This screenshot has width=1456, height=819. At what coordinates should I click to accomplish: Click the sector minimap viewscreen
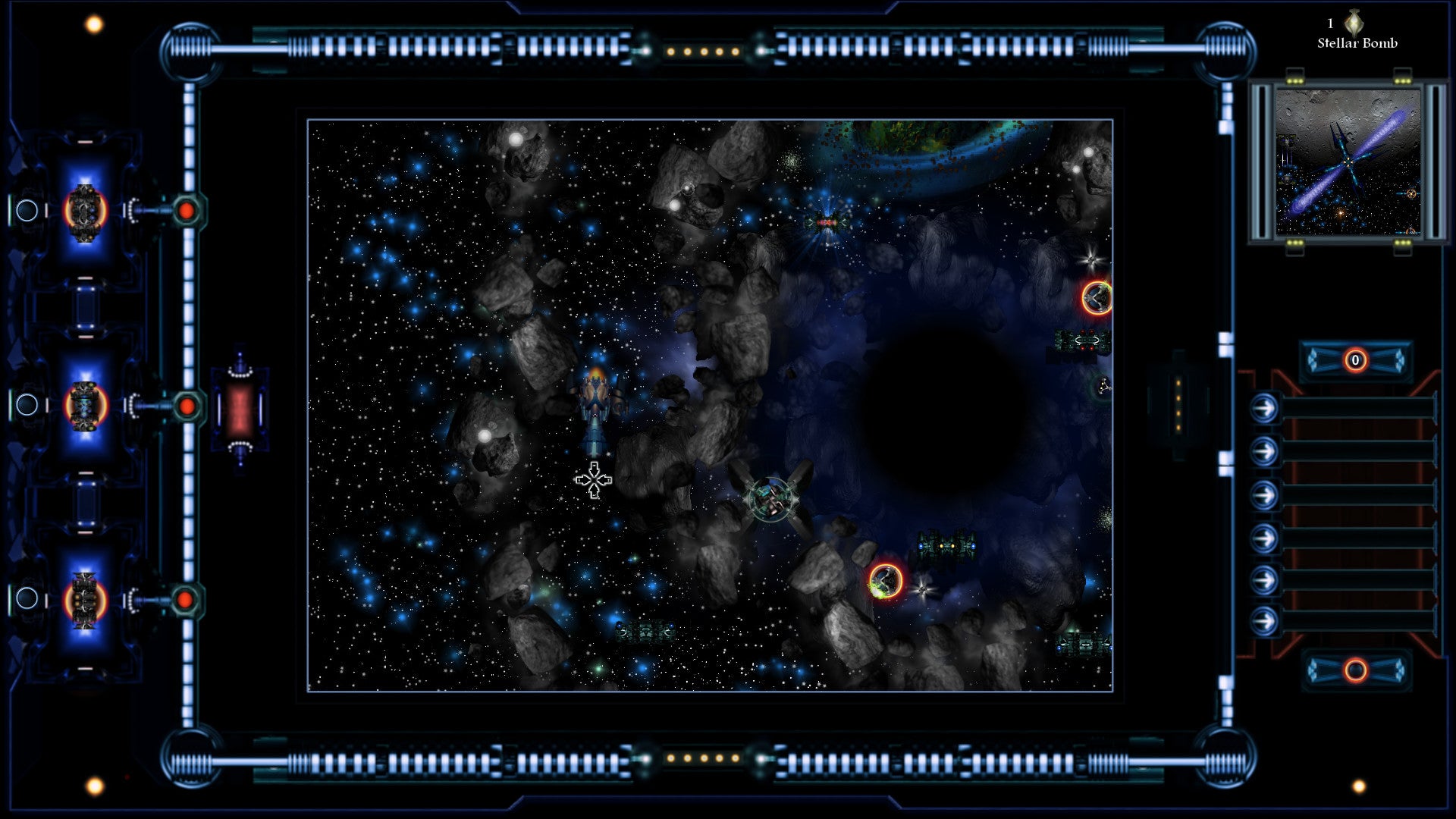point(1348,162)
